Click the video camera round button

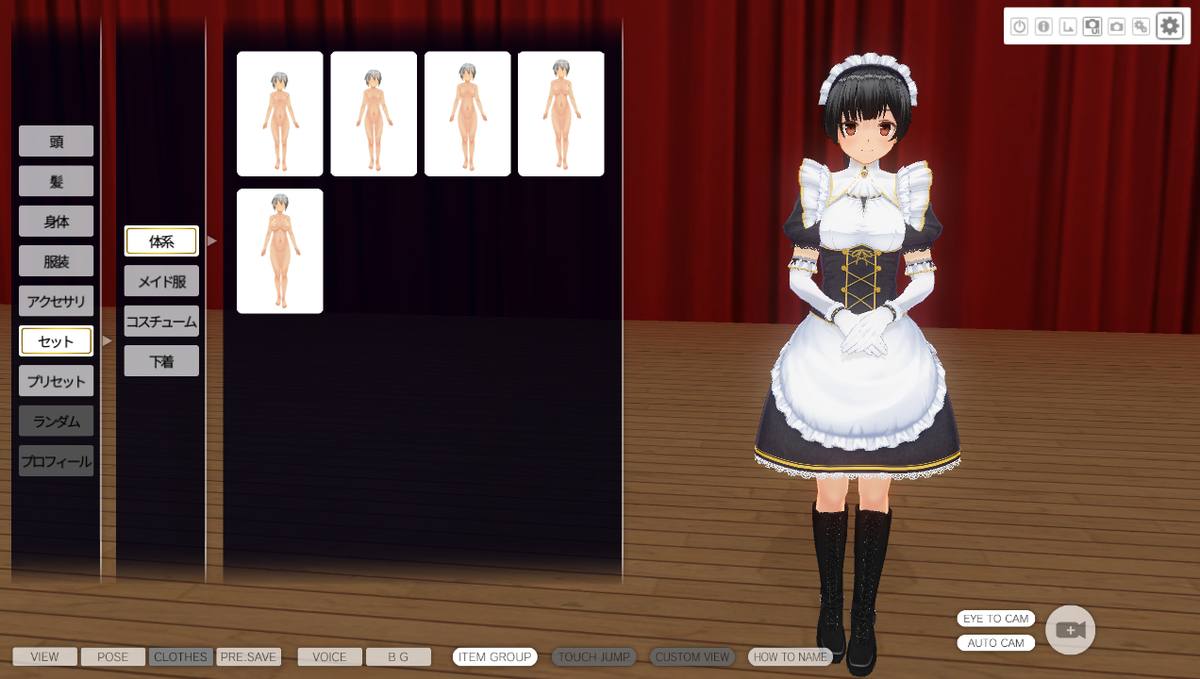[1070, 630]
